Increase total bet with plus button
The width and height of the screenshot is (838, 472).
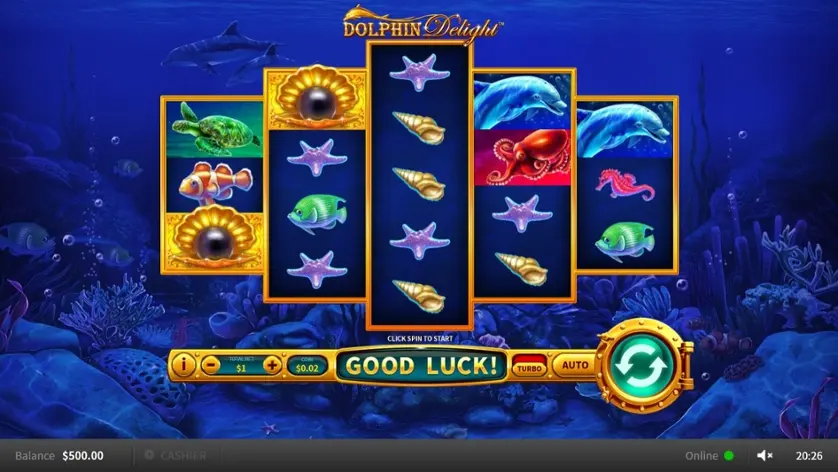[x=272, y=365]
